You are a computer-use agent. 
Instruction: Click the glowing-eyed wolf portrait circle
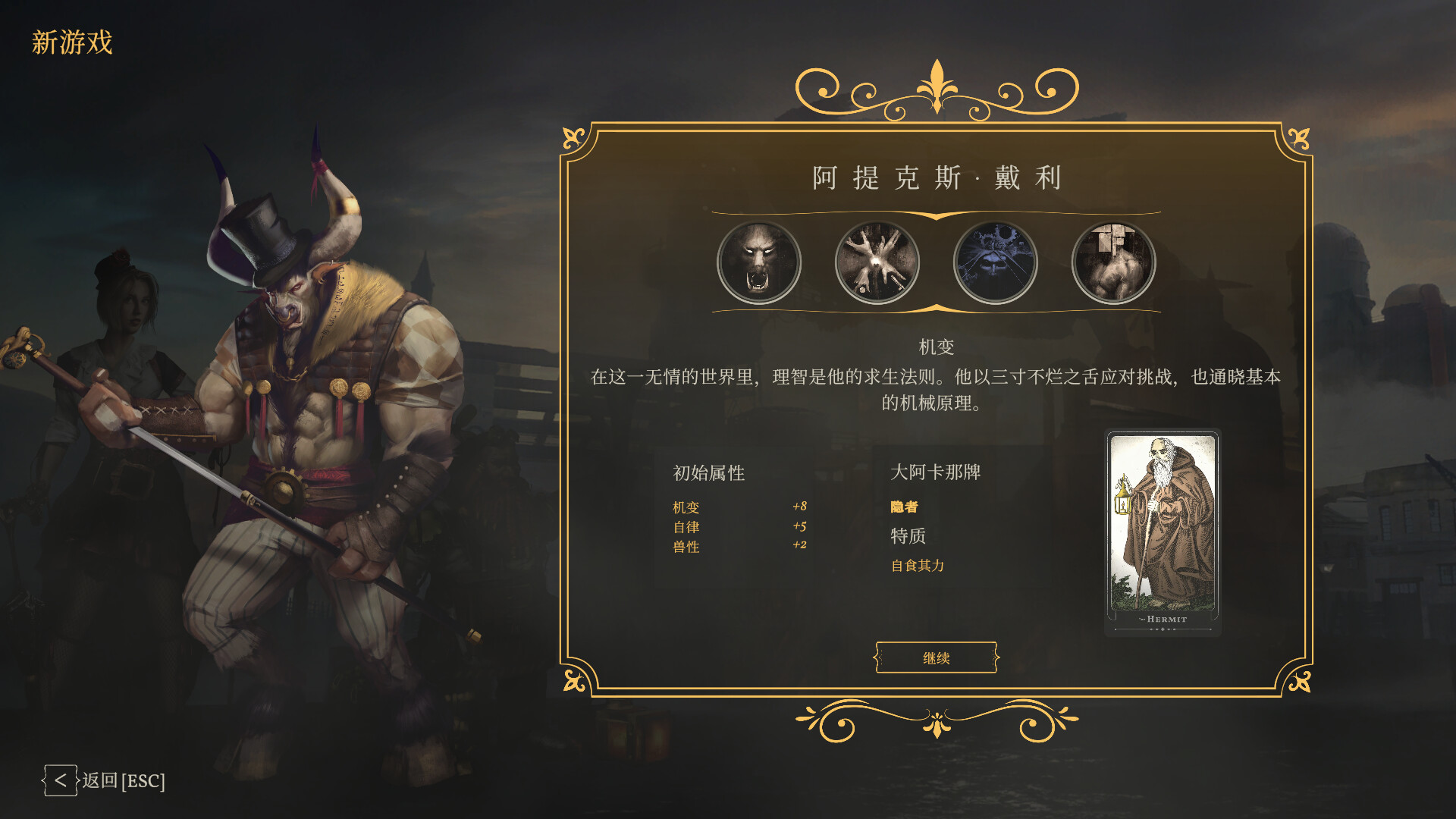pos(760,261)
